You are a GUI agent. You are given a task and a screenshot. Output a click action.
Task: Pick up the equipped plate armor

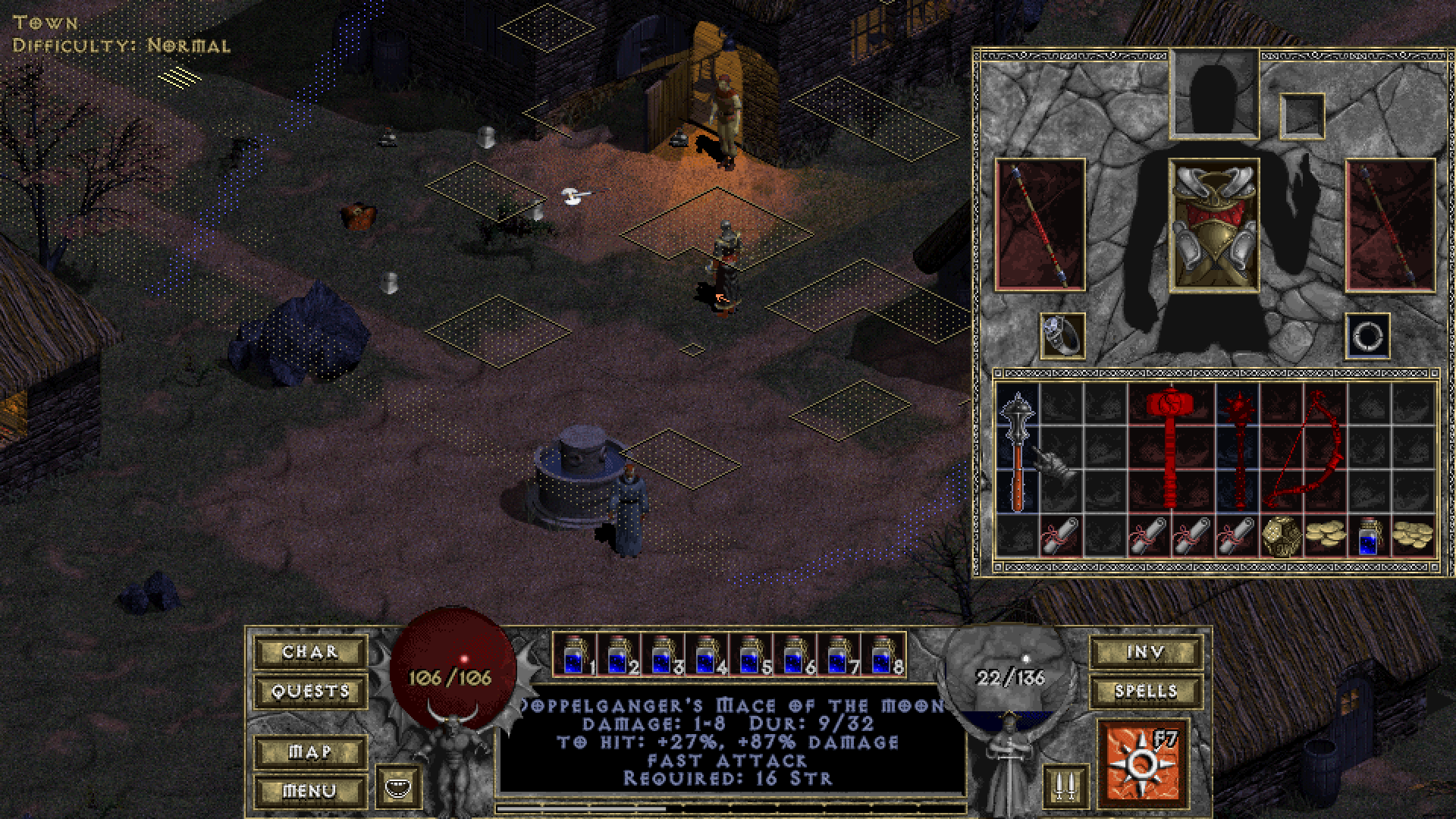click(1214, 225)
